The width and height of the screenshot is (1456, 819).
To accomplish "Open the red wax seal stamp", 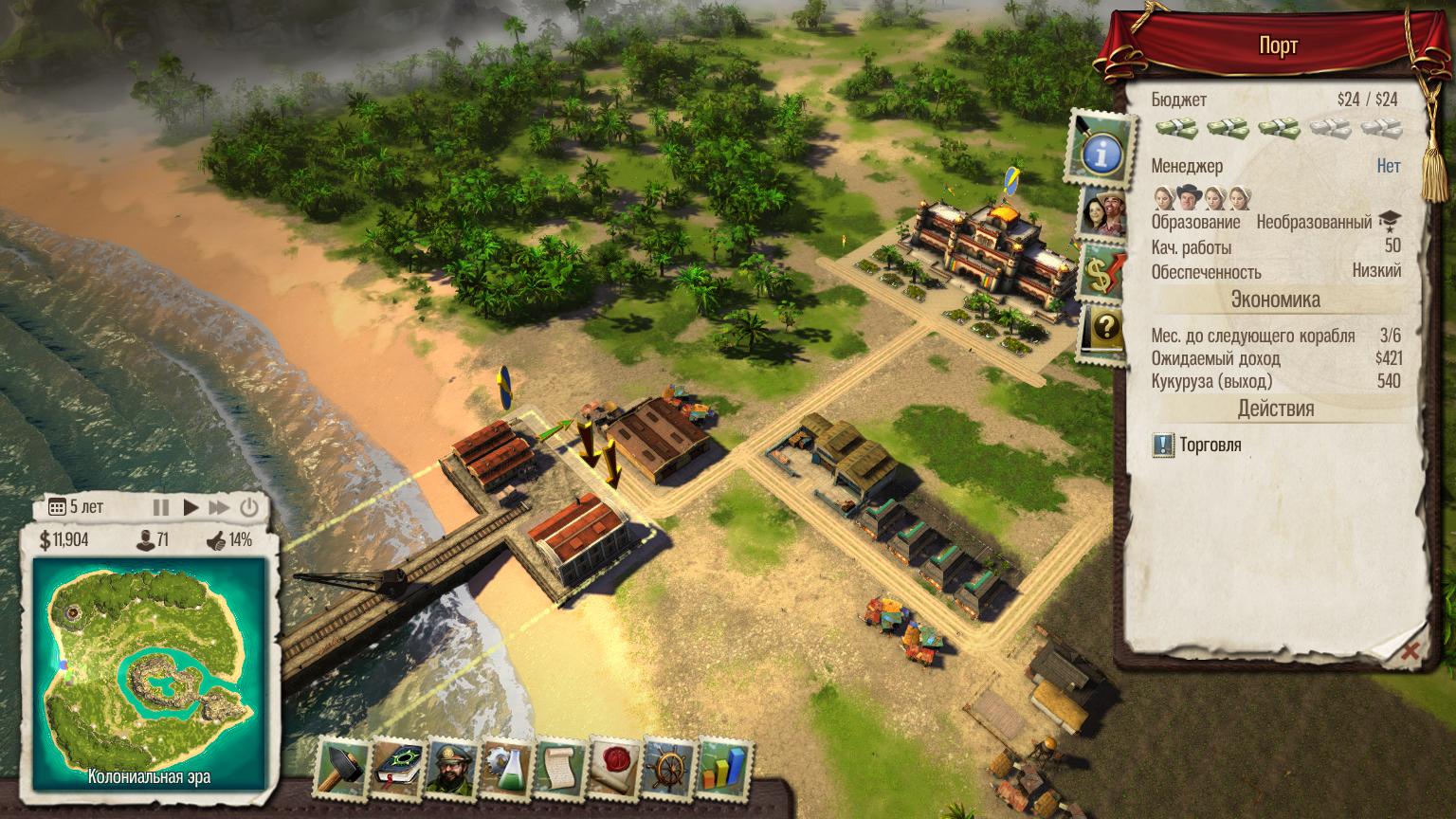I will [615, 767].
